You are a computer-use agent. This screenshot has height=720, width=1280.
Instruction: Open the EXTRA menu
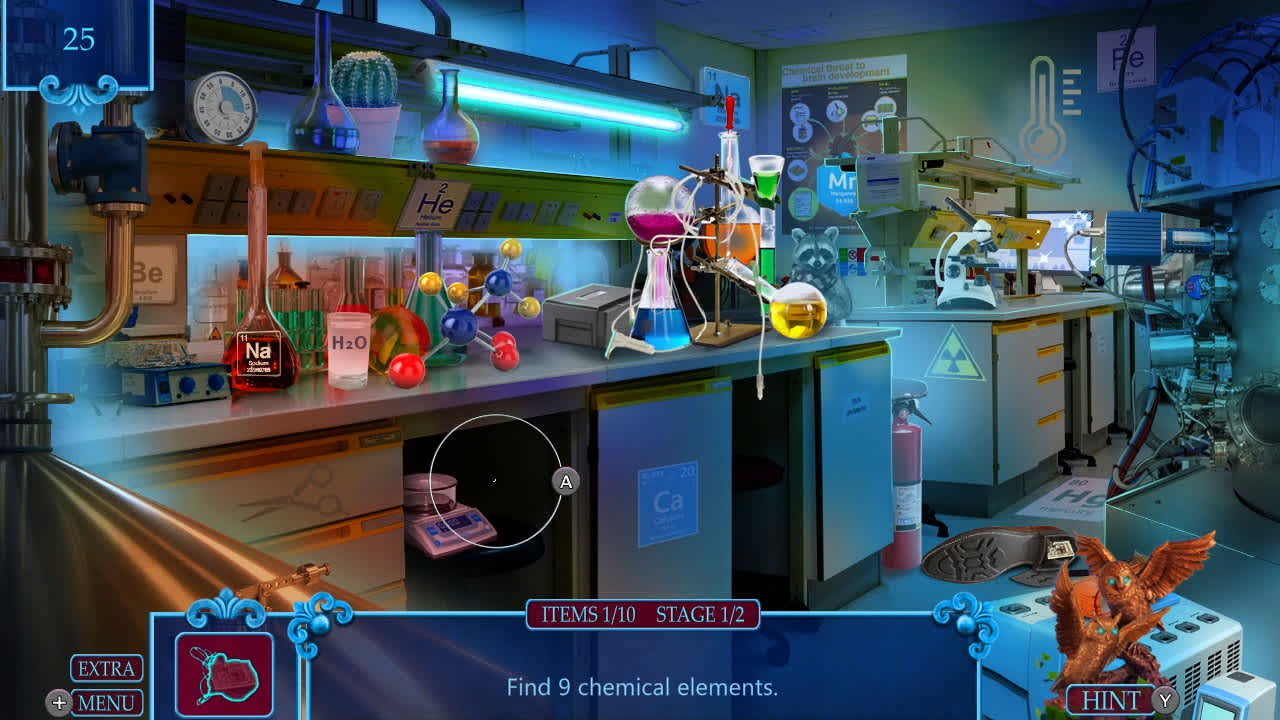(105, 668)
